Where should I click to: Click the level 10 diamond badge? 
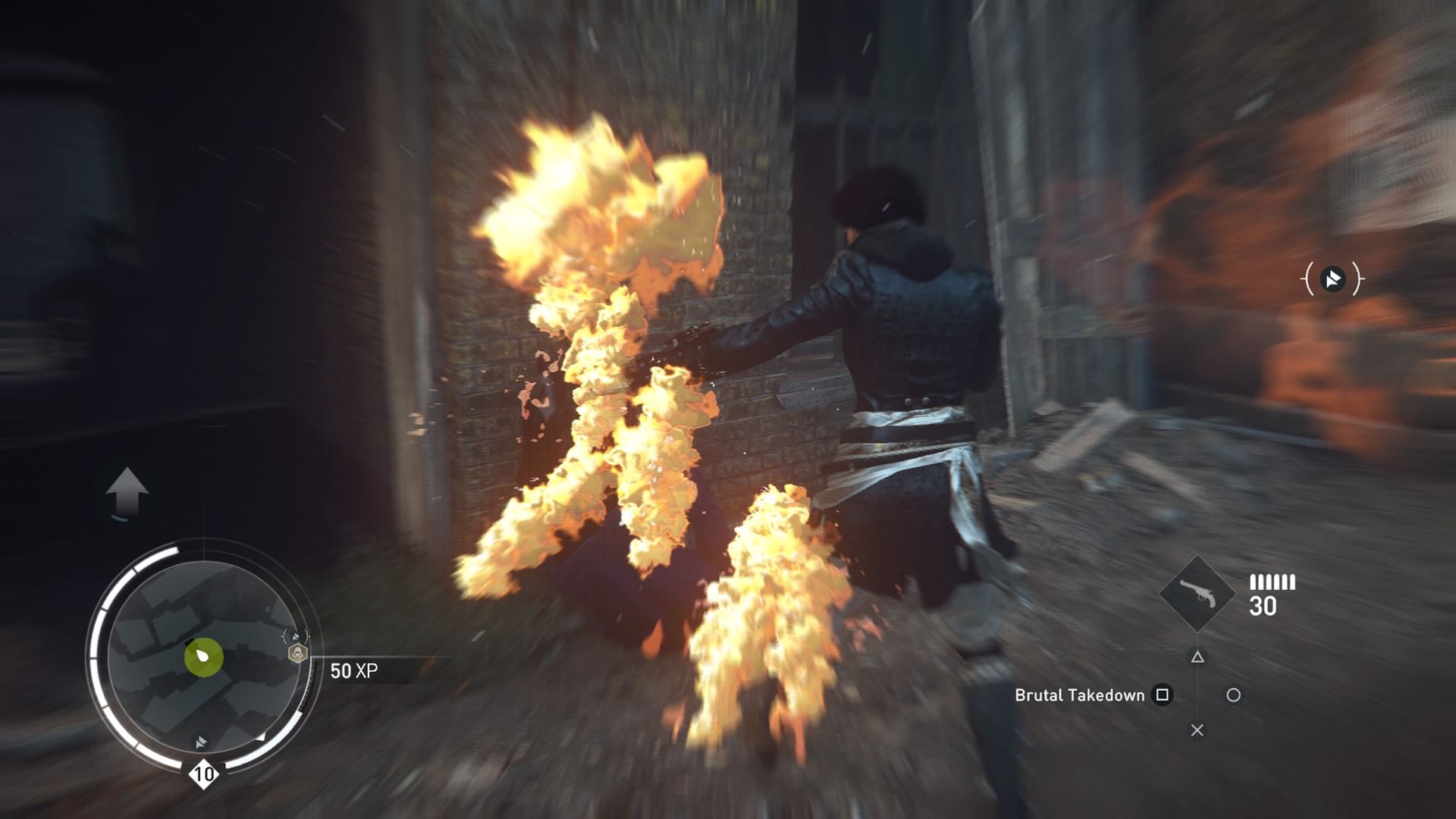[x=203, y=774]
